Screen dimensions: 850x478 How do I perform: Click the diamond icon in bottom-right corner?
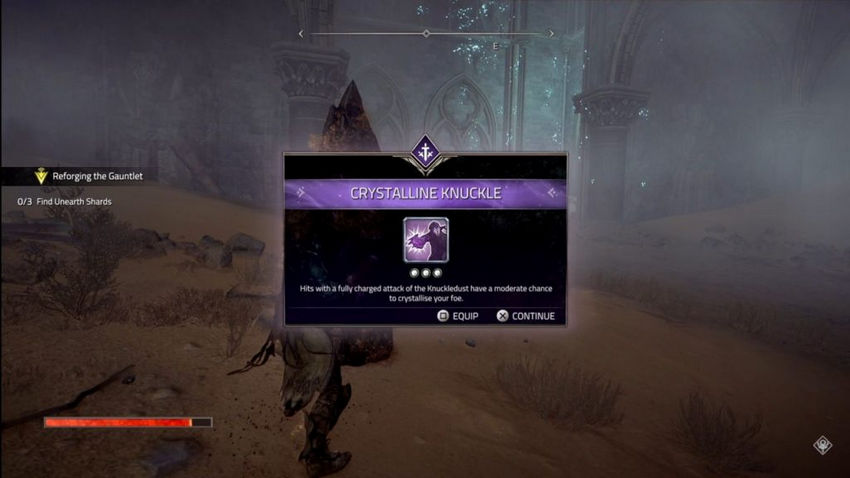822,446
